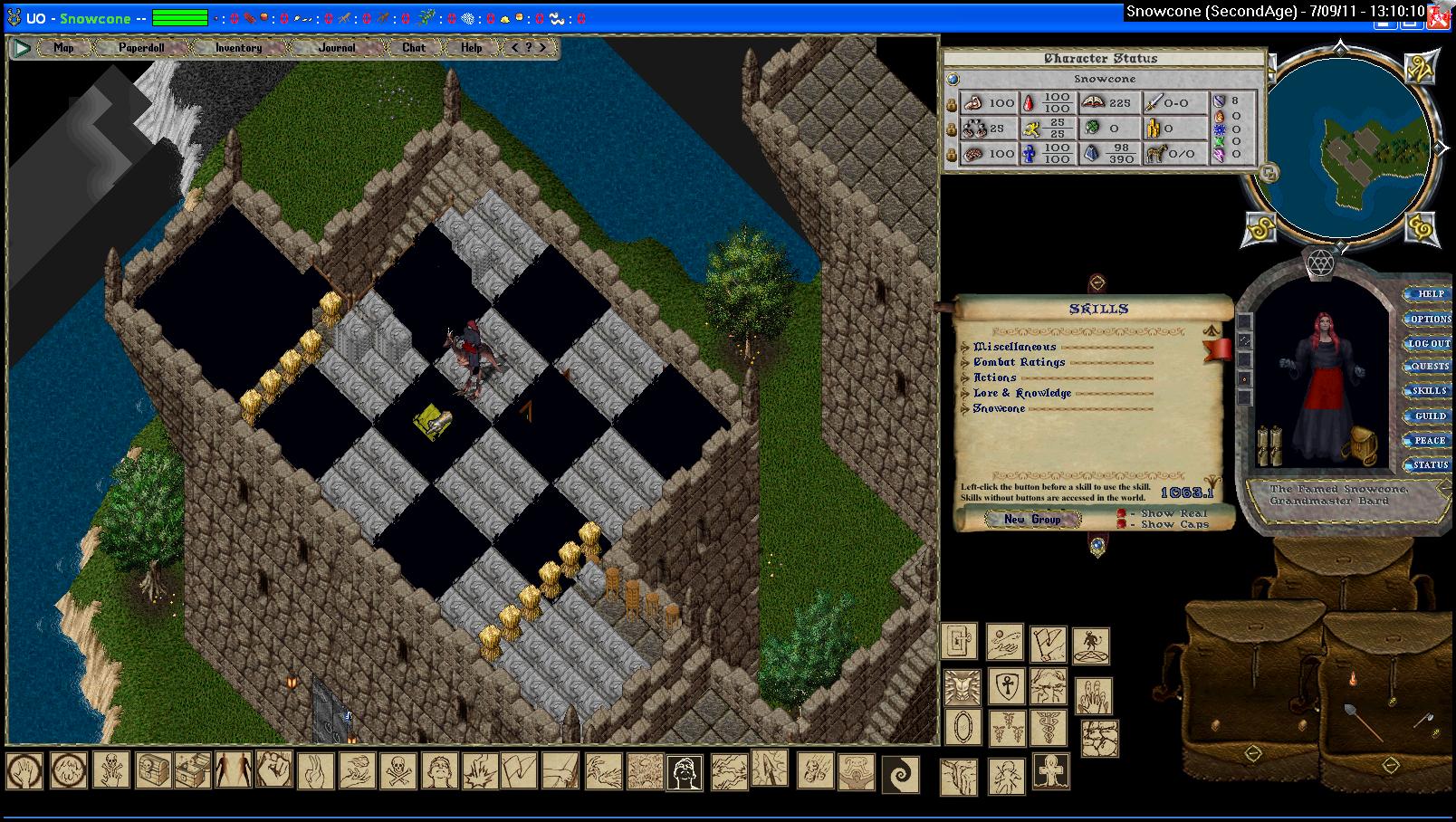Toggle Show Real skill values
The image size is (1456, 822).
pyautogui.click(x=1122, y=513)
